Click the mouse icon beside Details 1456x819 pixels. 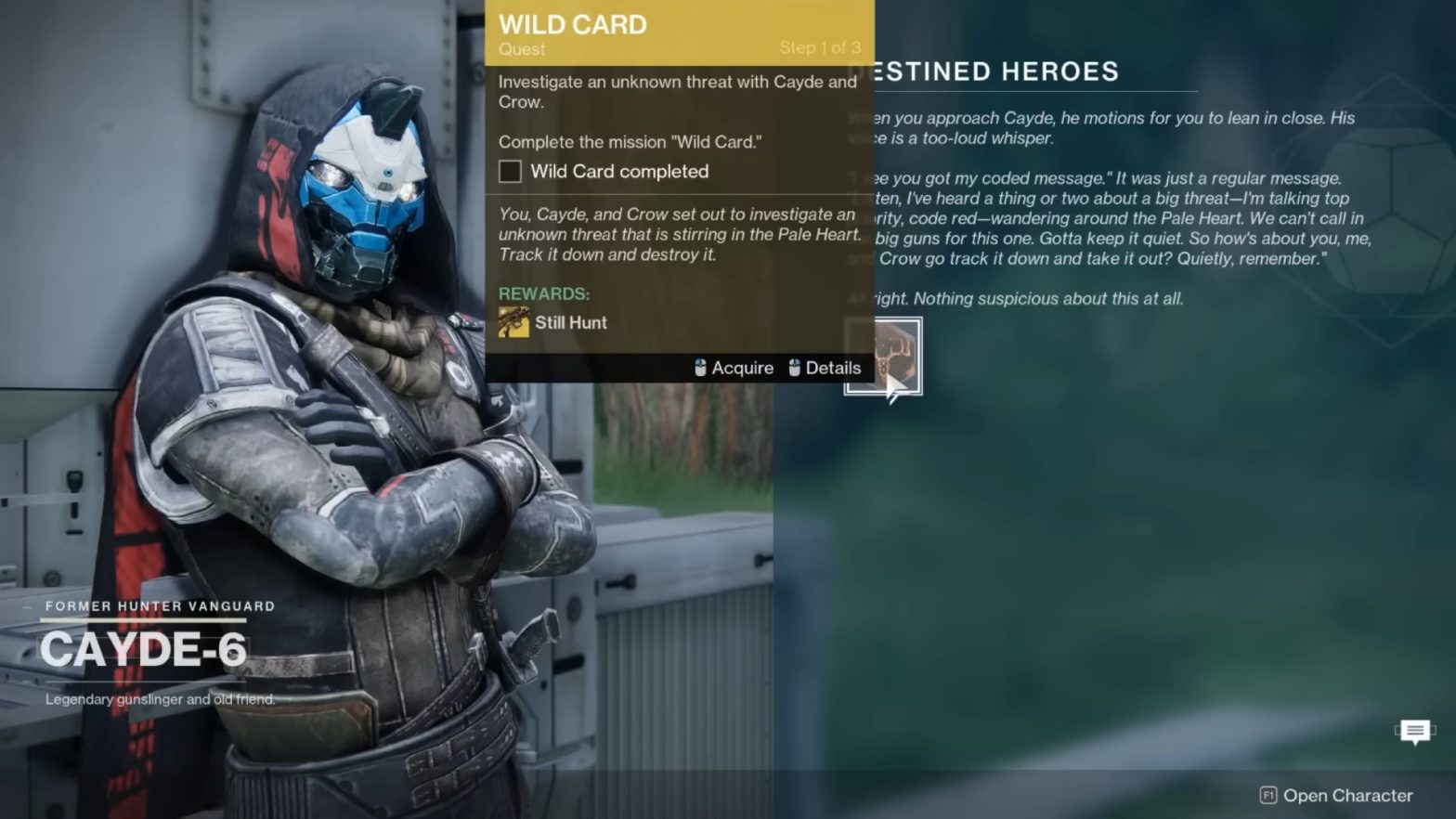793,368
